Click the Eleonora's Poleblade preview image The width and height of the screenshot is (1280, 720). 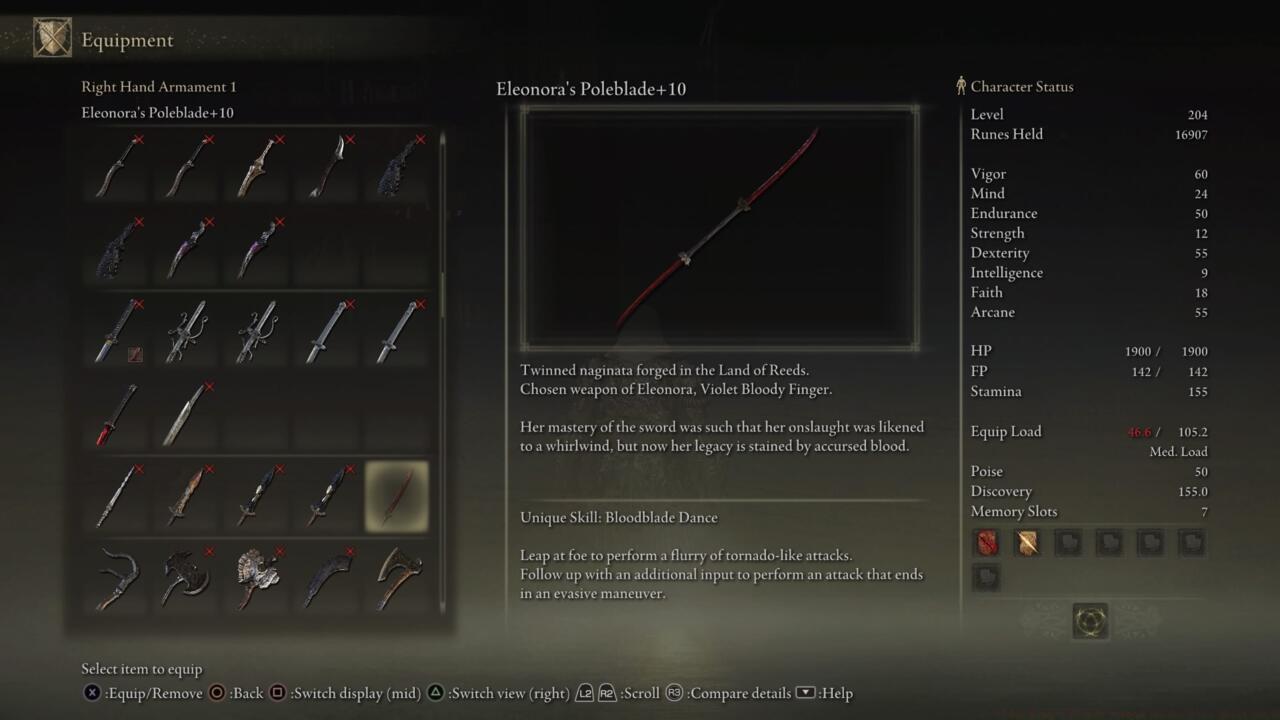pyautogui.click(x=720, y=228)
